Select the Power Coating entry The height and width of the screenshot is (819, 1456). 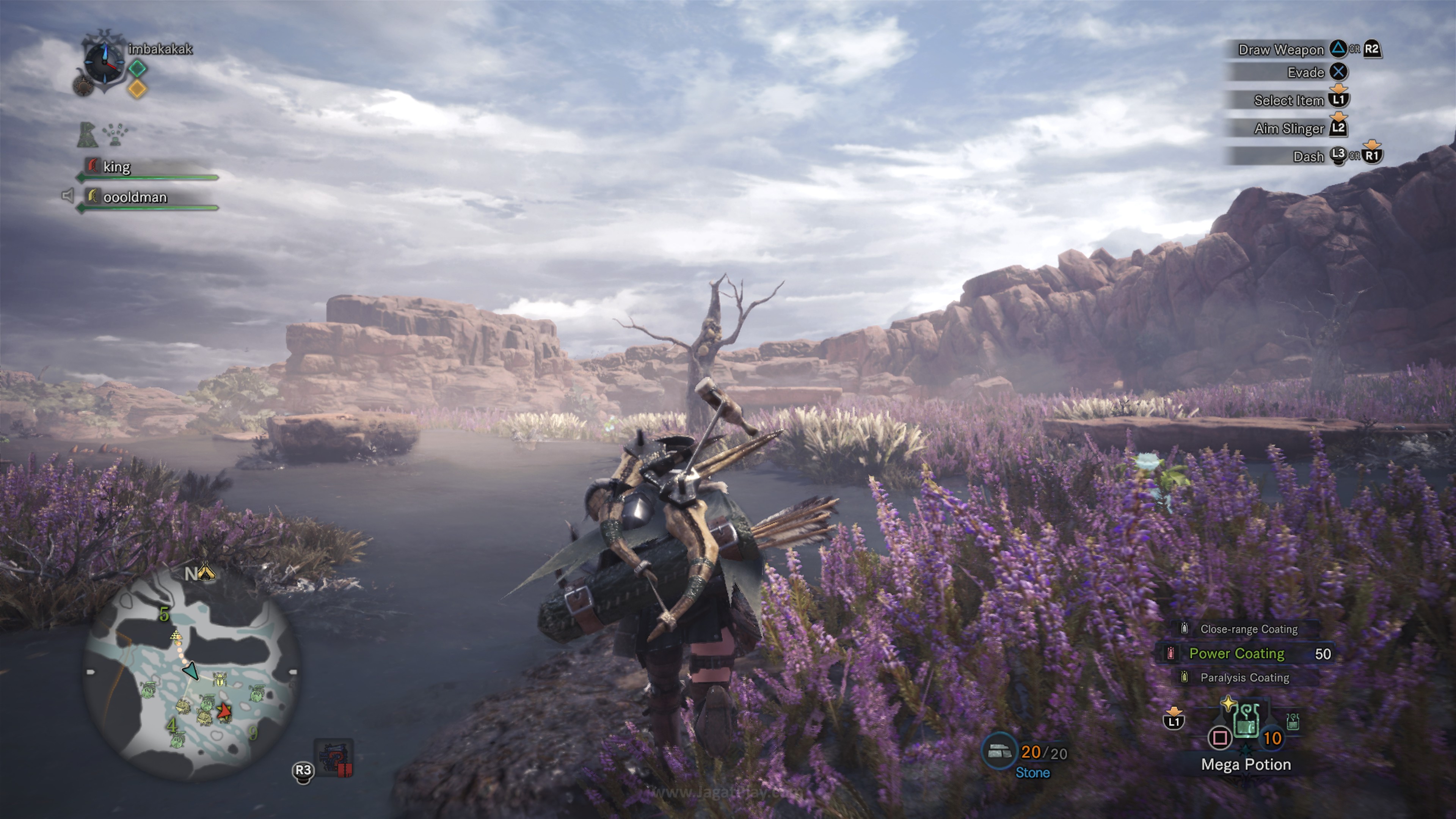point(1236,653)
